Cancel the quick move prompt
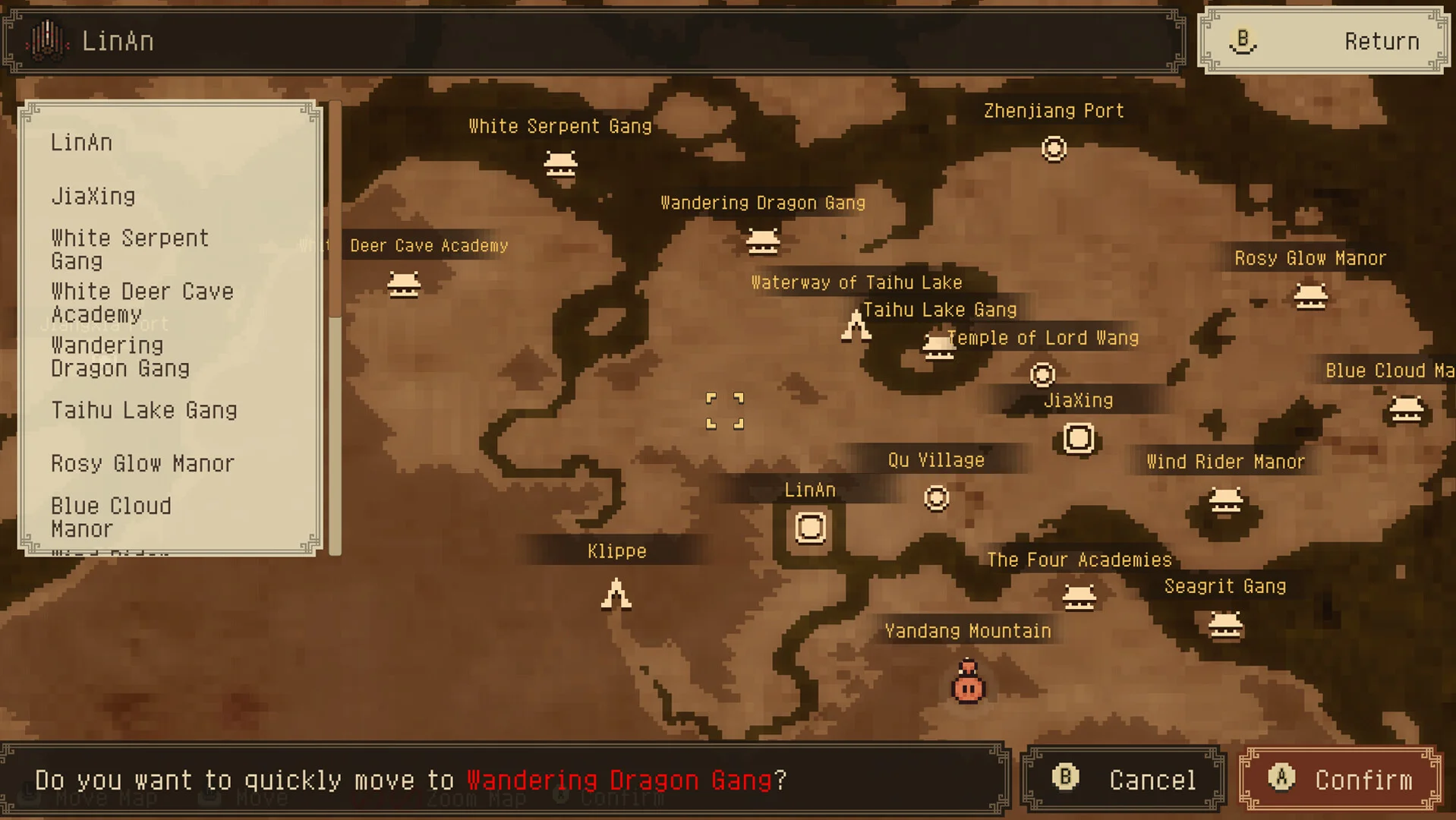Viewport: 1456px width, 820px height. 1124,779
